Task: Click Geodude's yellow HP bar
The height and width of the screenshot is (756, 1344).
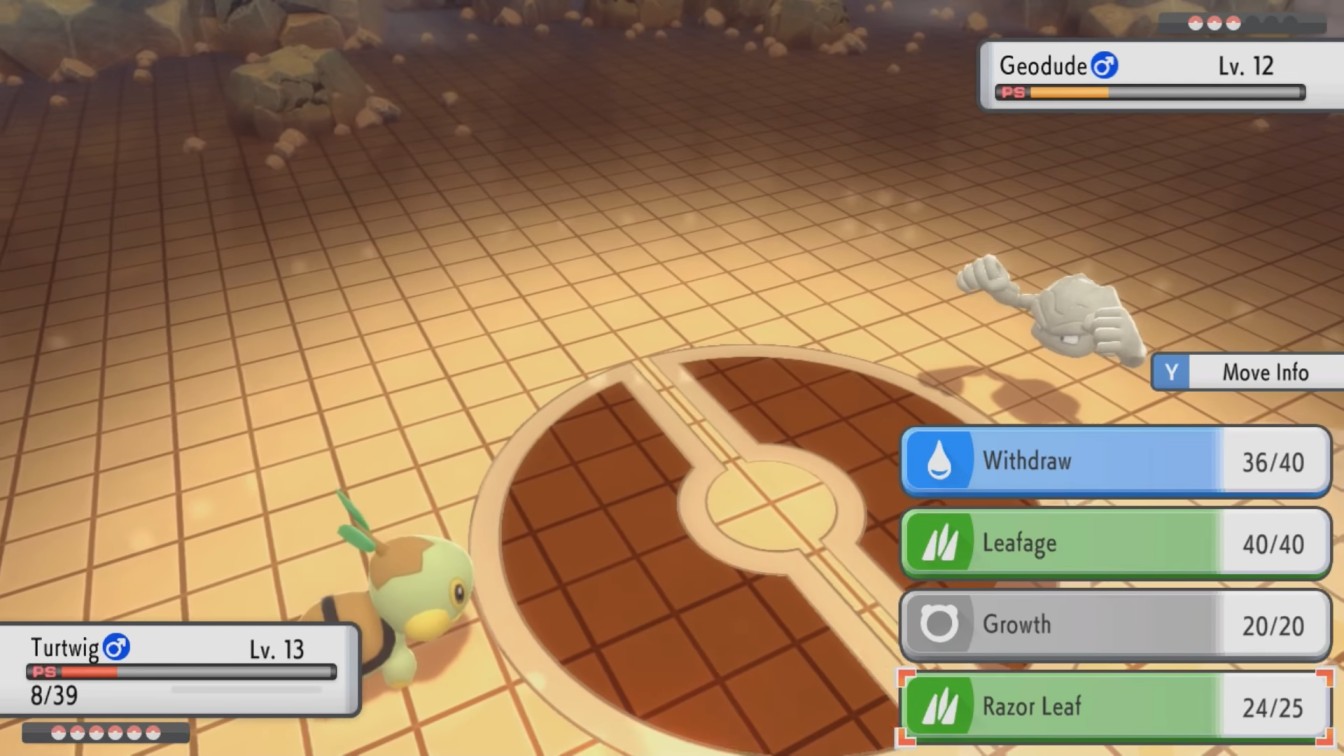Action: [1070, 92]
